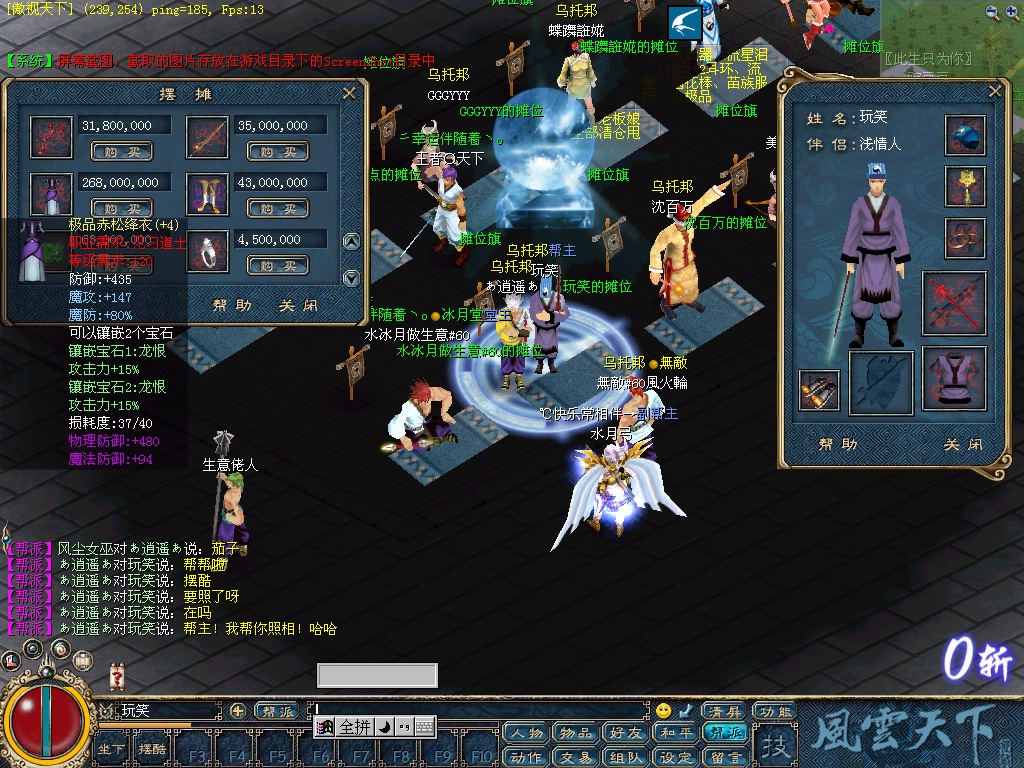Click 关闭 in the character panel
Image resolution: width=1024 pixels, height=768 pixels.
pos(962,444)
